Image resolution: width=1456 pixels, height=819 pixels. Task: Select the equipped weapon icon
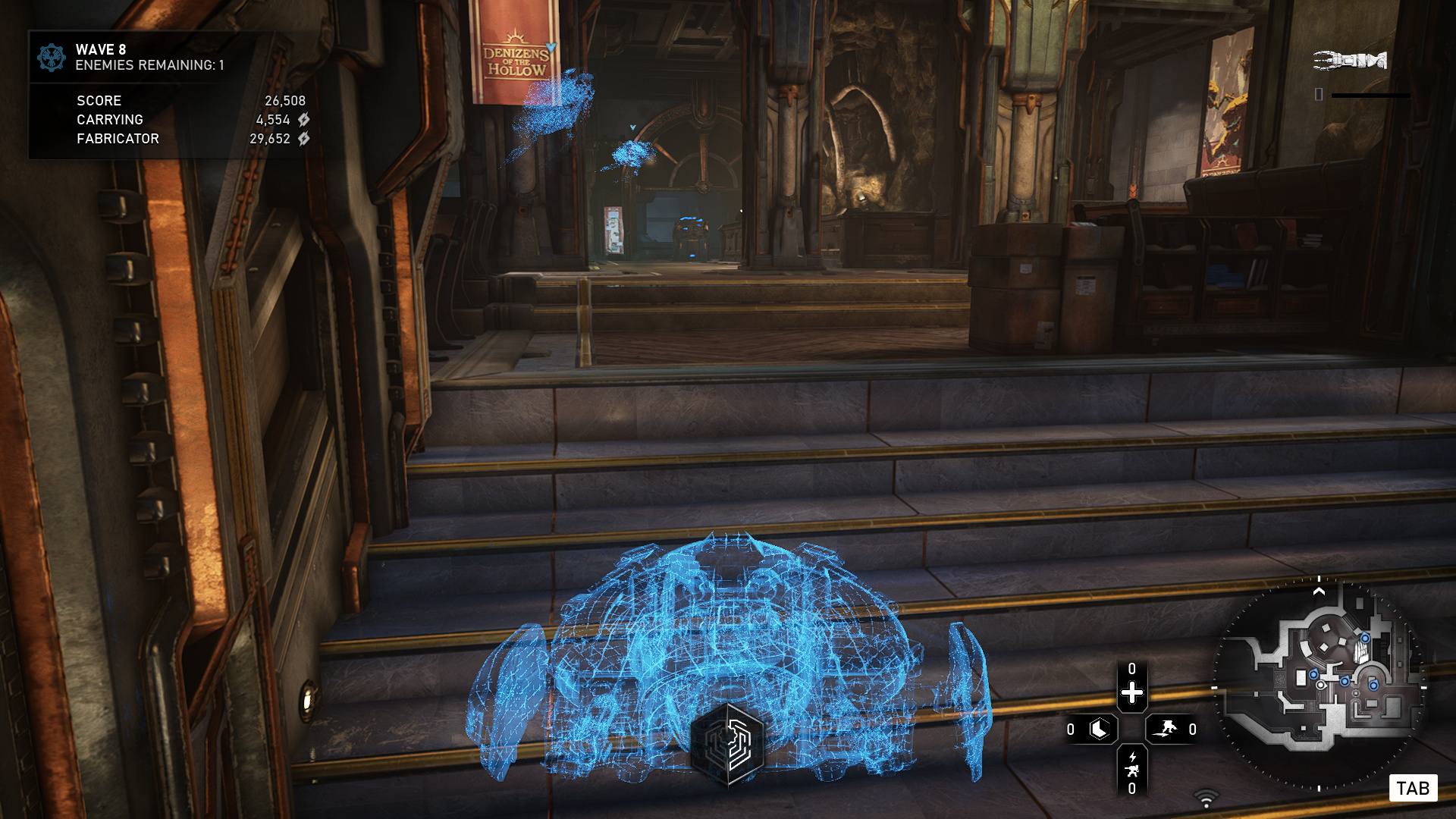pyautogui.click(x=1350, y=60)
